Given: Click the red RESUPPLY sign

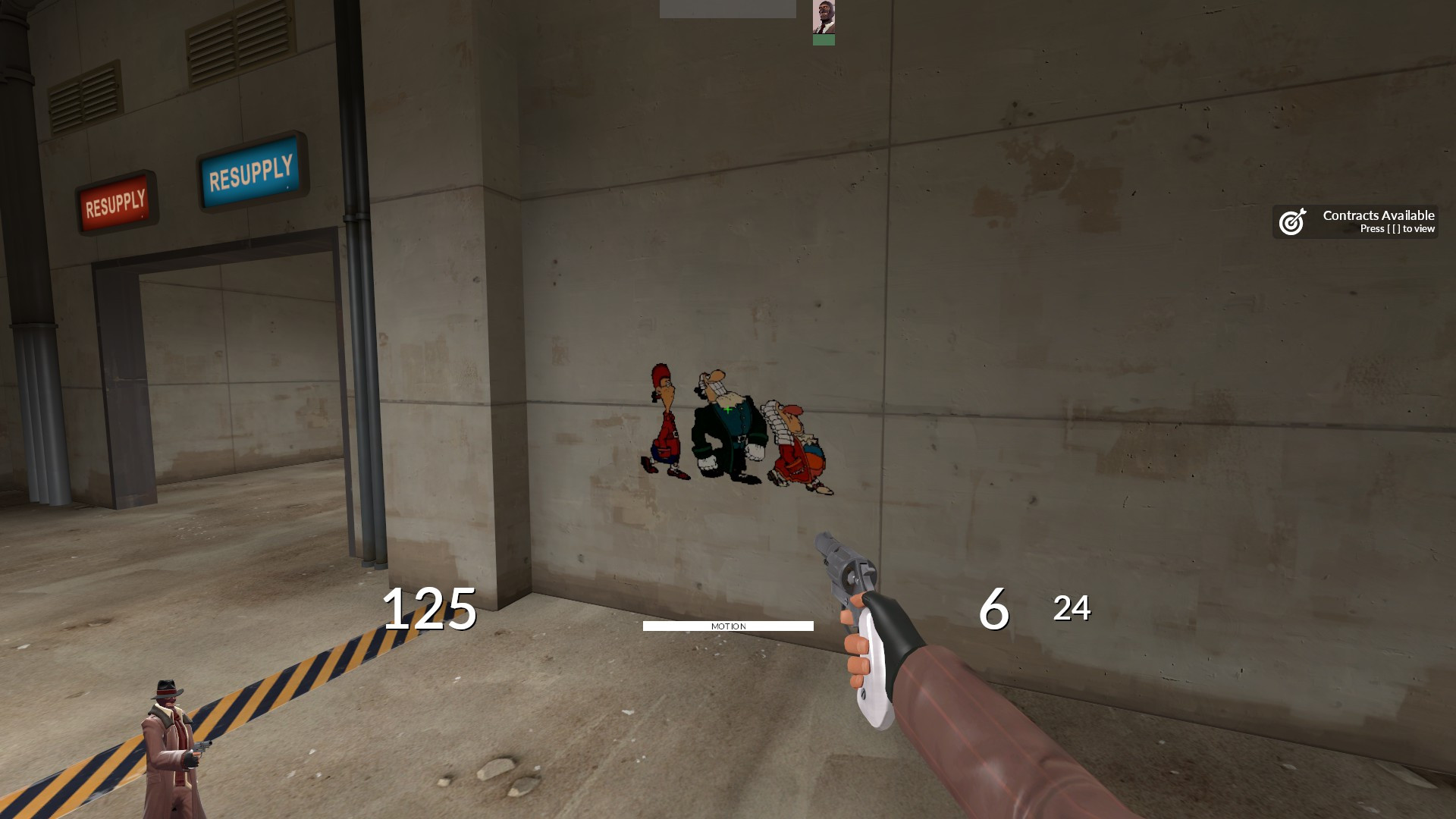Looking at the screenshot, I should click(x=118, y=201).
